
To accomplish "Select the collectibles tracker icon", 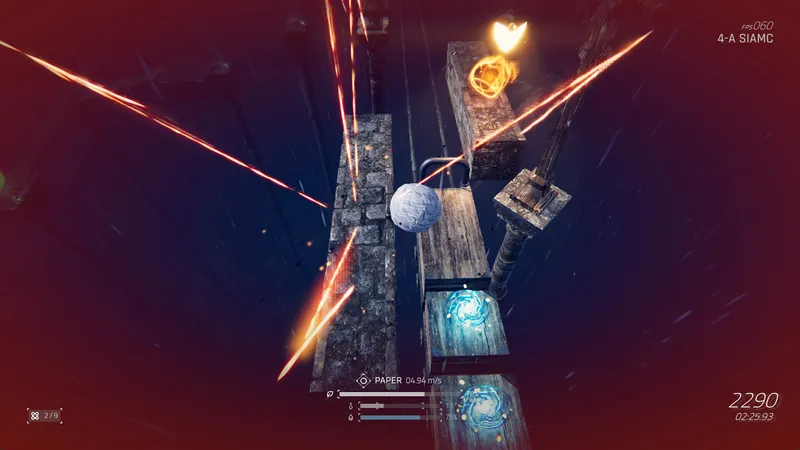I will [x=34, y=414].
